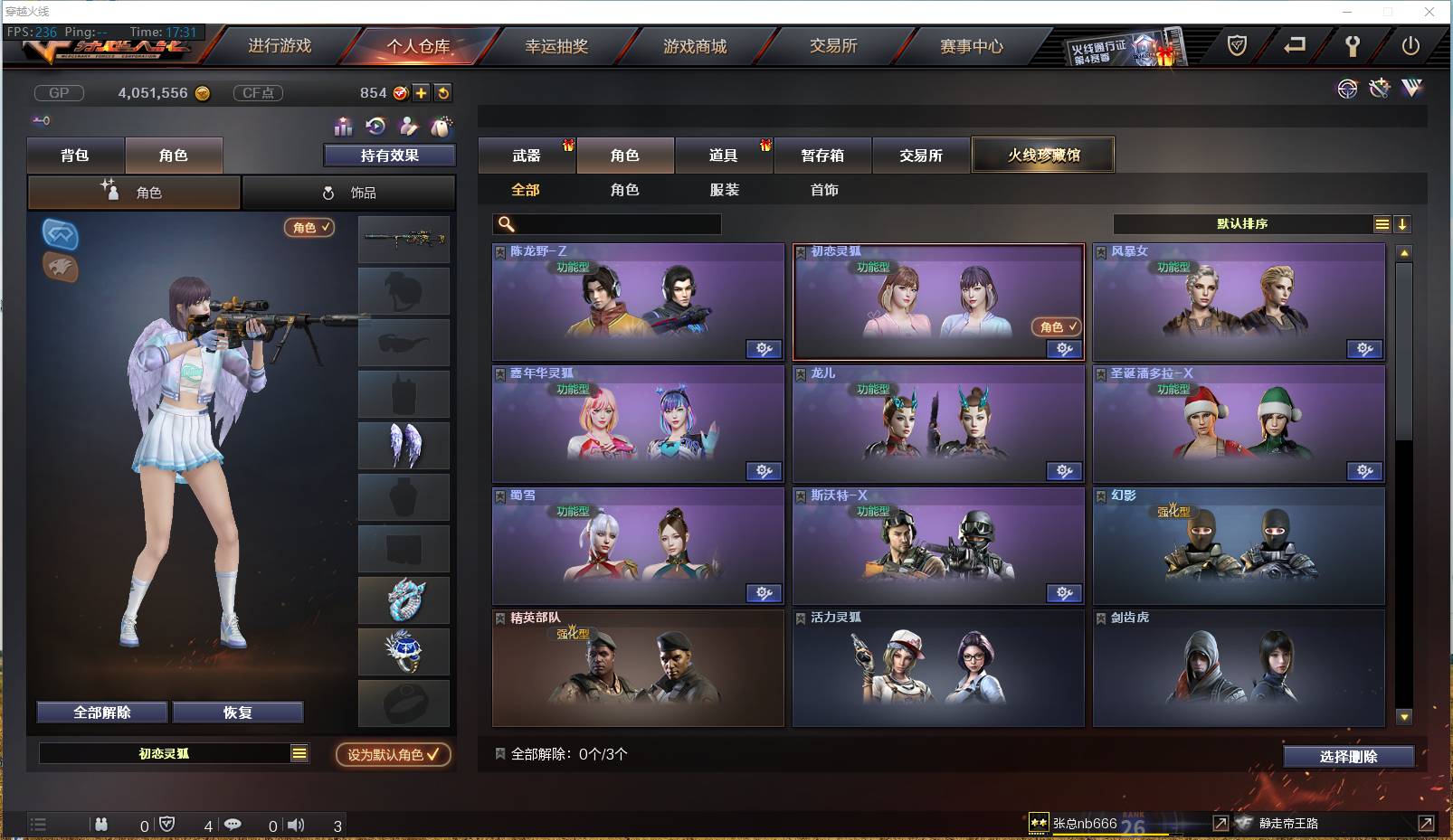The image size is (1453, 840).
Task: Click the sort direction arrow next to 默认排序
Action: [x=1403, y=223]
